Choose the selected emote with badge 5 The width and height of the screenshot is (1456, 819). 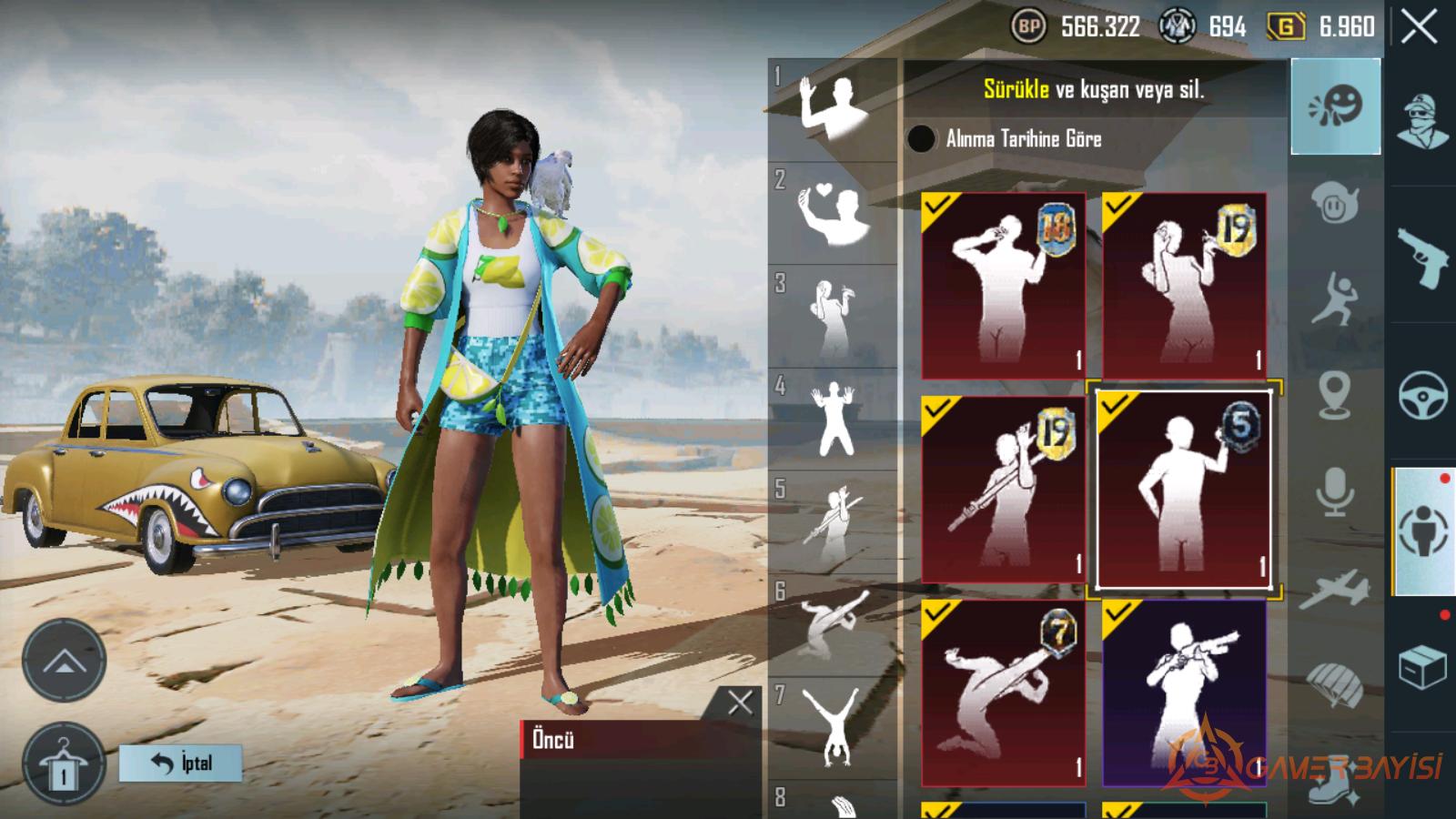(1184, 490)
